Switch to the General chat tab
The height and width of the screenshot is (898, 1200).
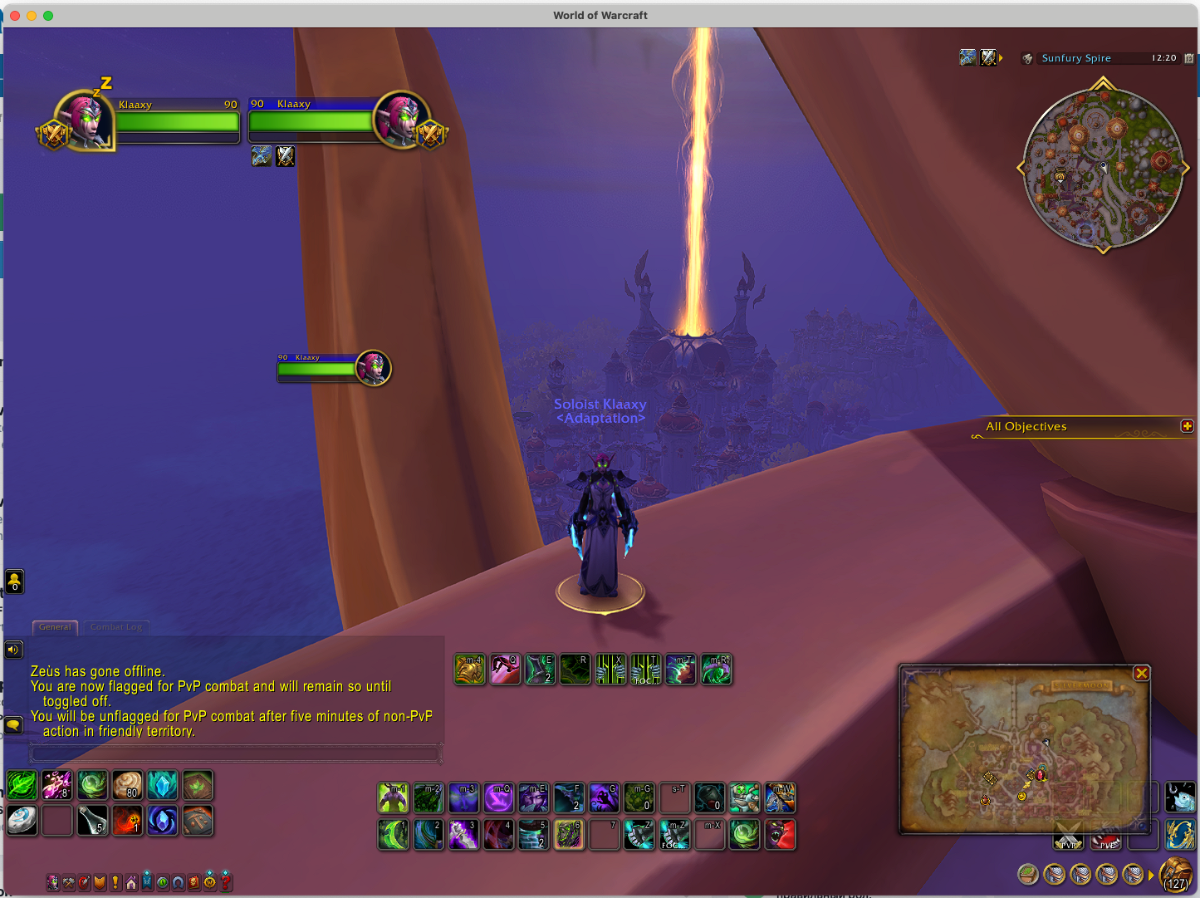pos(55,627)
